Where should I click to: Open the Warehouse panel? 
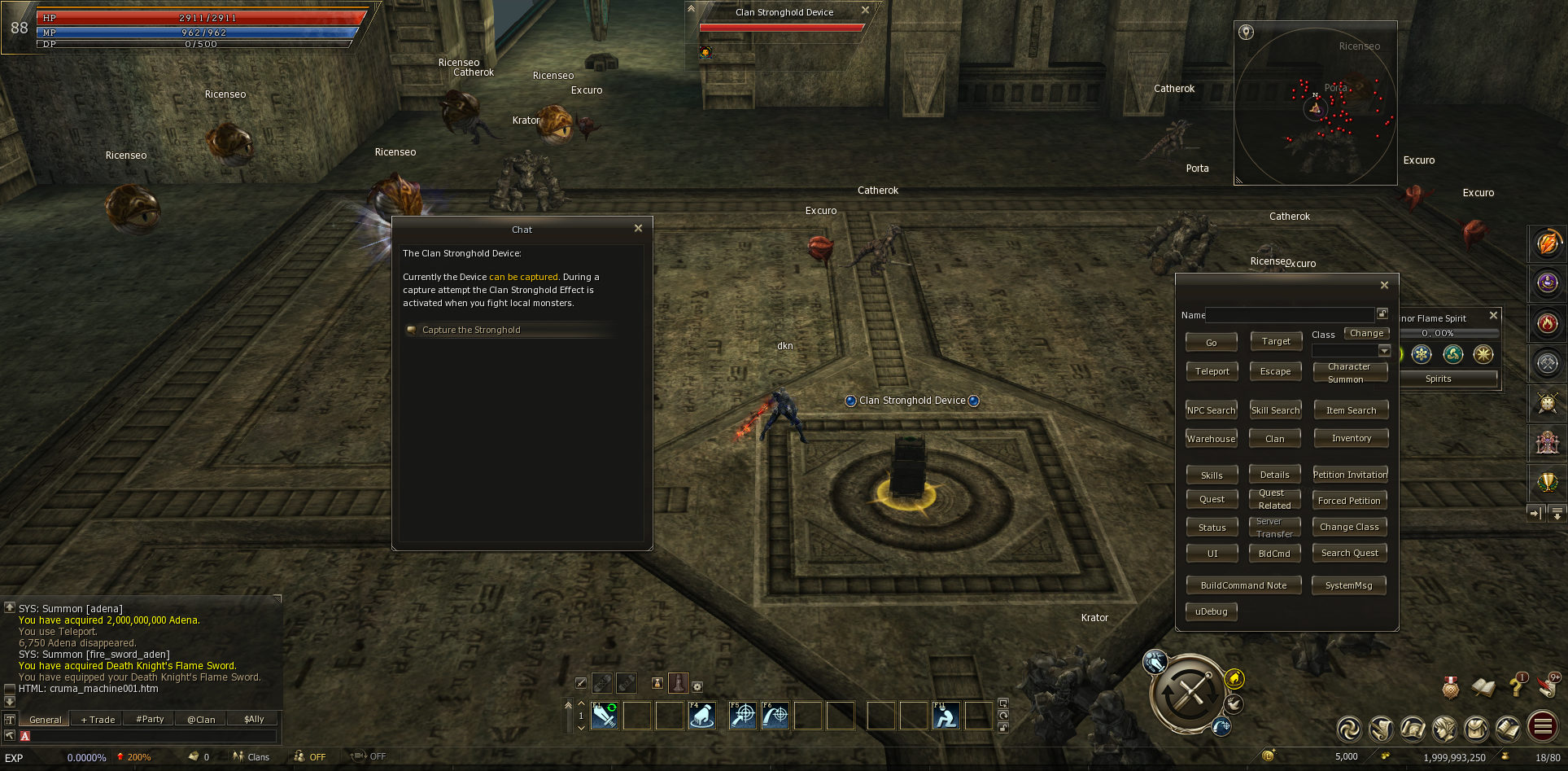point(1211,439)
